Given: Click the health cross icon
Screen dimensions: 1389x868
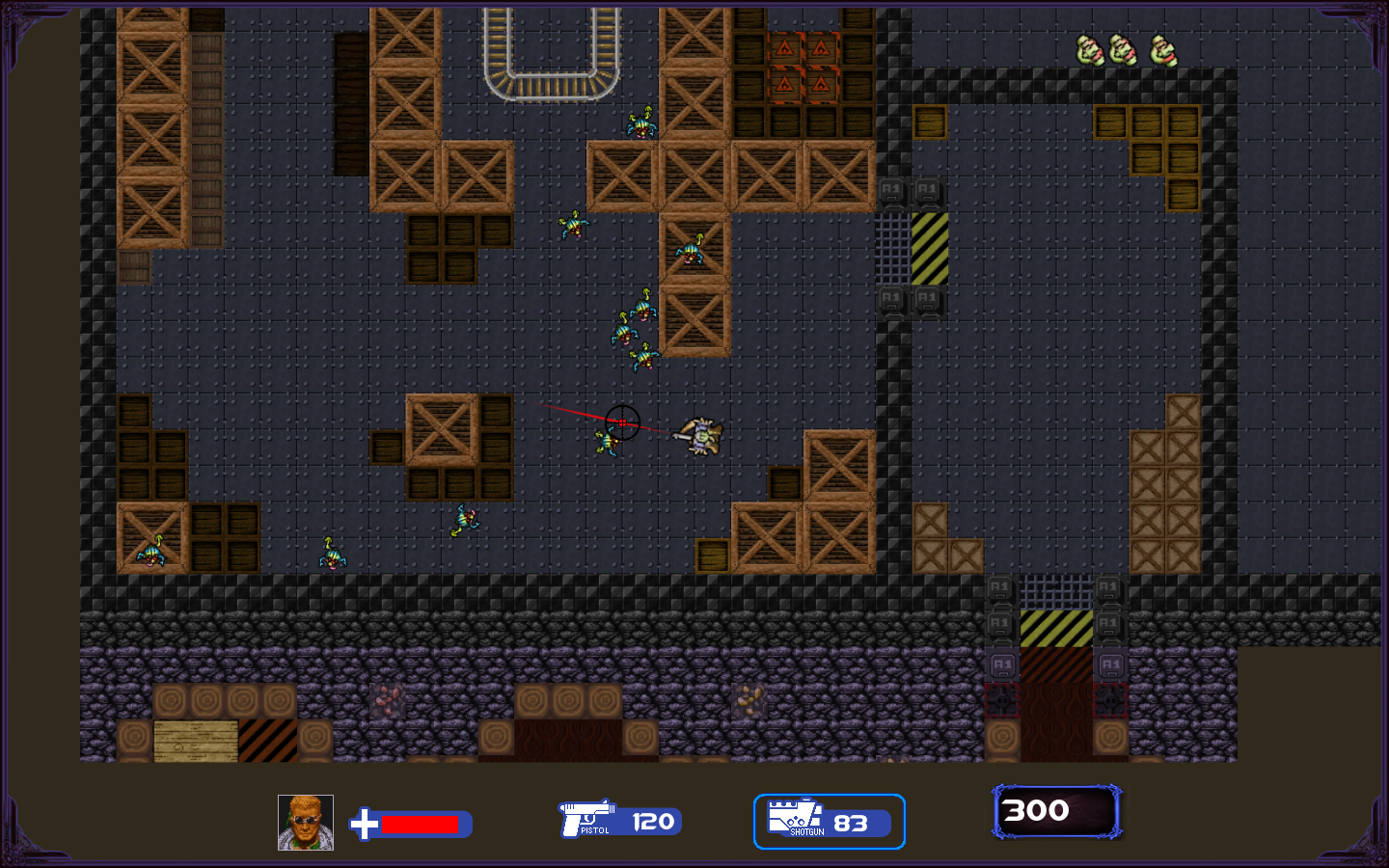Looking at the screenshot, I should click(365, 825).
